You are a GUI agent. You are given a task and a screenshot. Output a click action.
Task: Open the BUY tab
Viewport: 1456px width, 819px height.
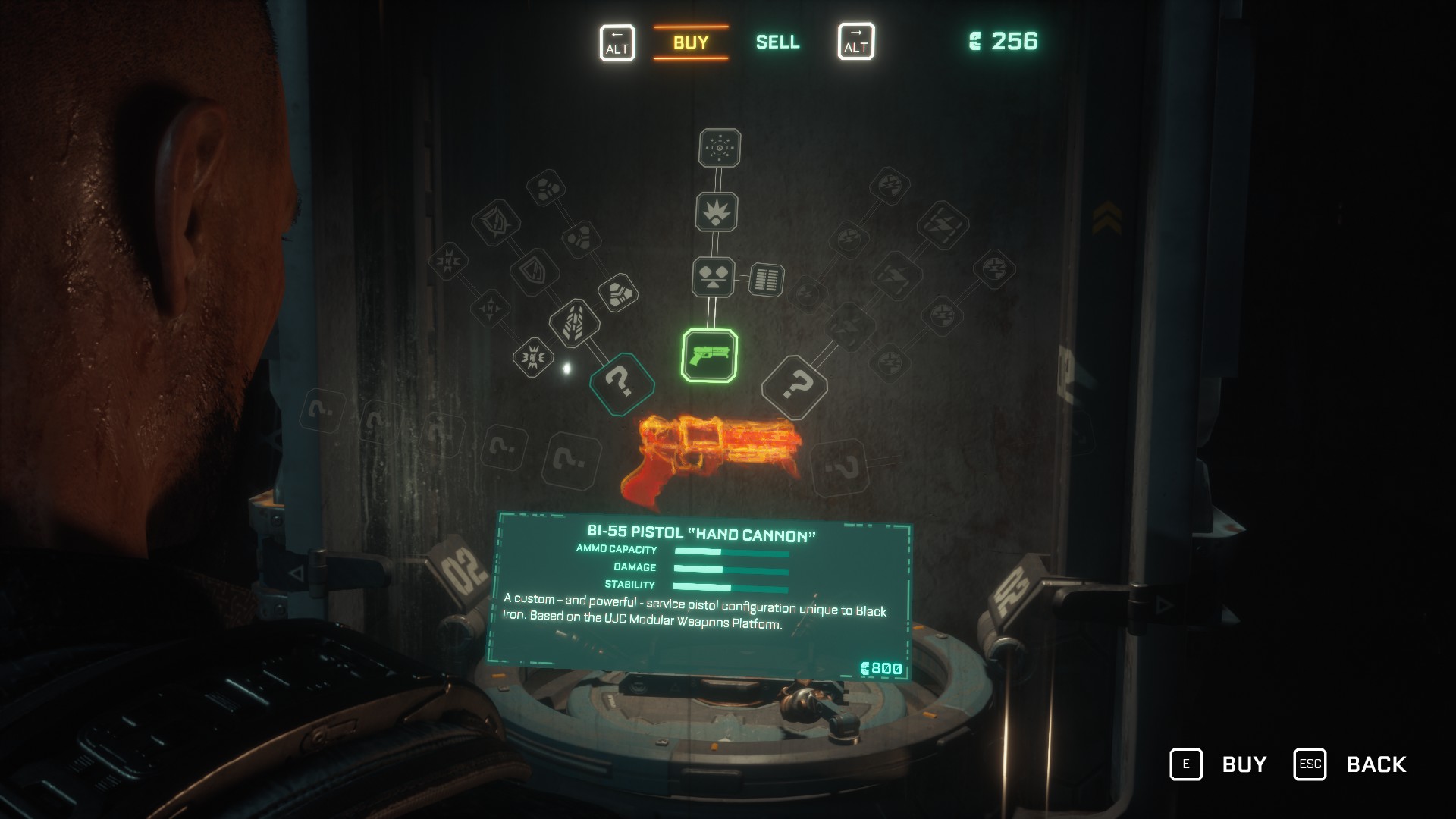(x=691, y=42)
